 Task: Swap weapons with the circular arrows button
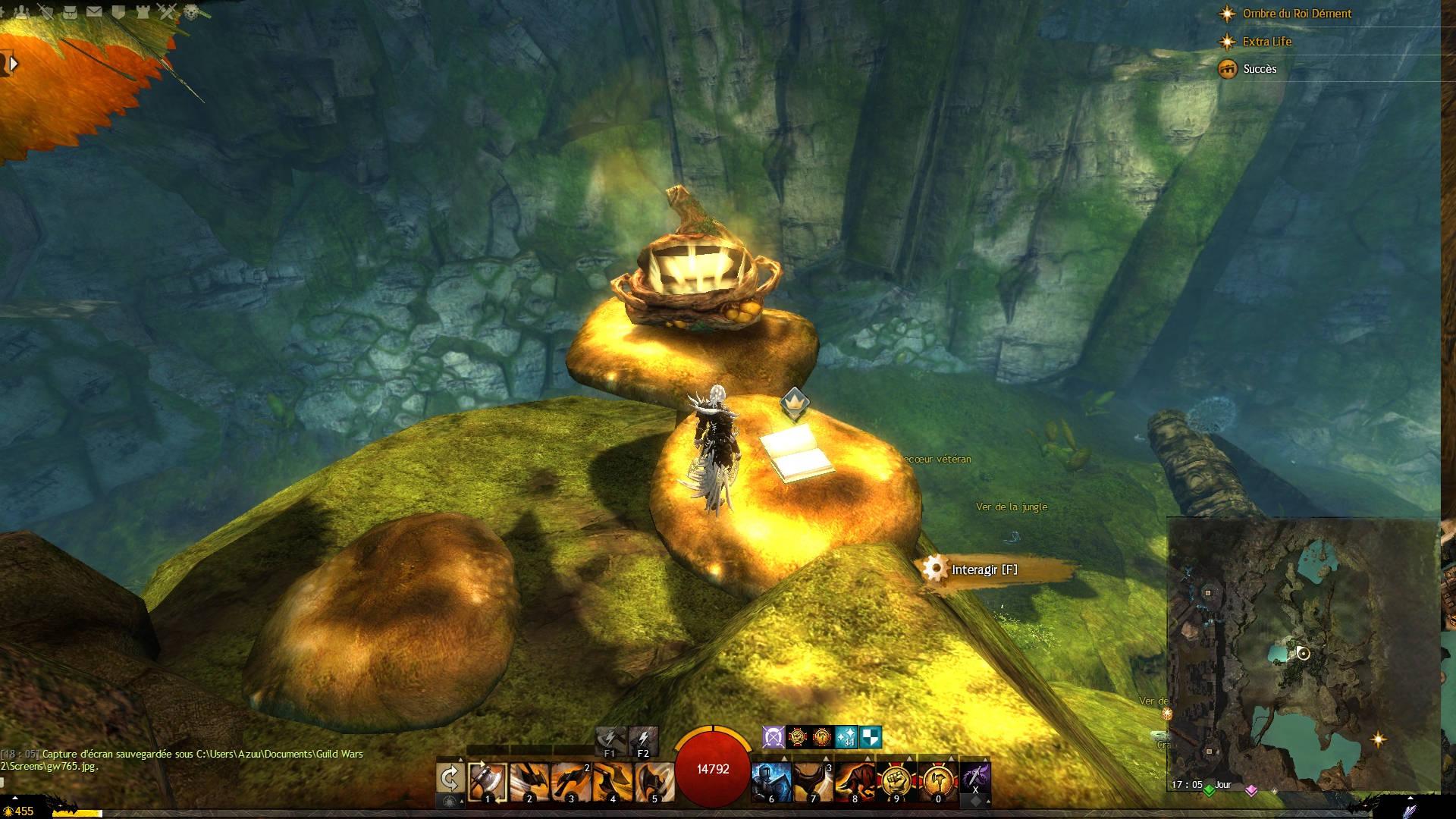pyautogui.click(x=450, y=778)
